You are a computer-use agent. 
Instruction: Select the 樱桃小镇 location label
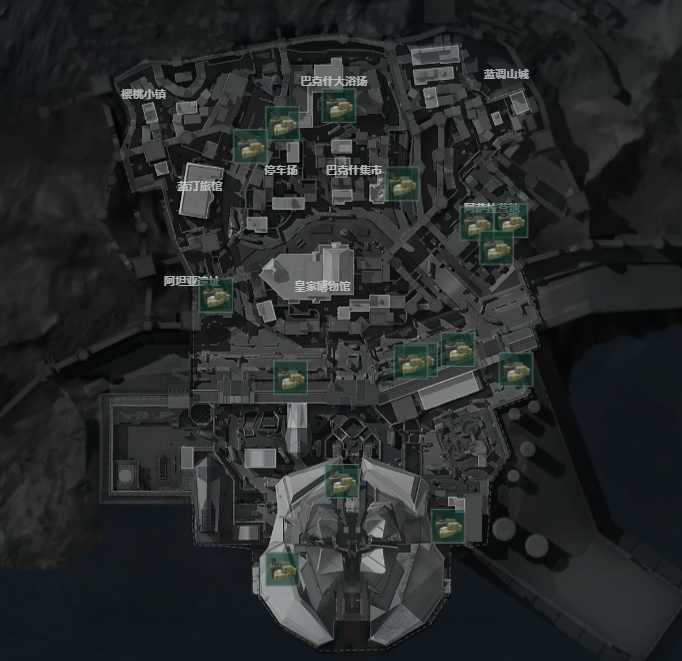143,94
